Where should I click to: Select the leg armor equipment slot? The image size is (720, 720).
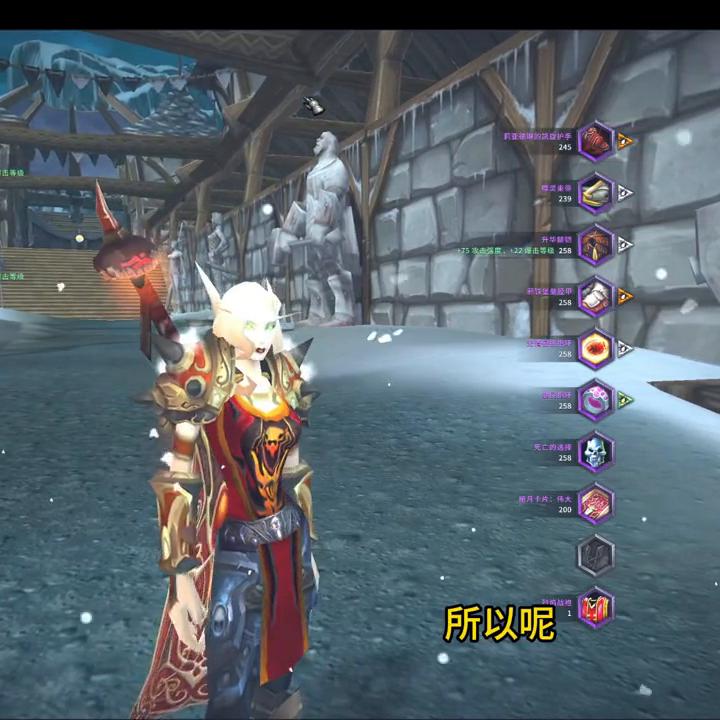pos(596,244)
